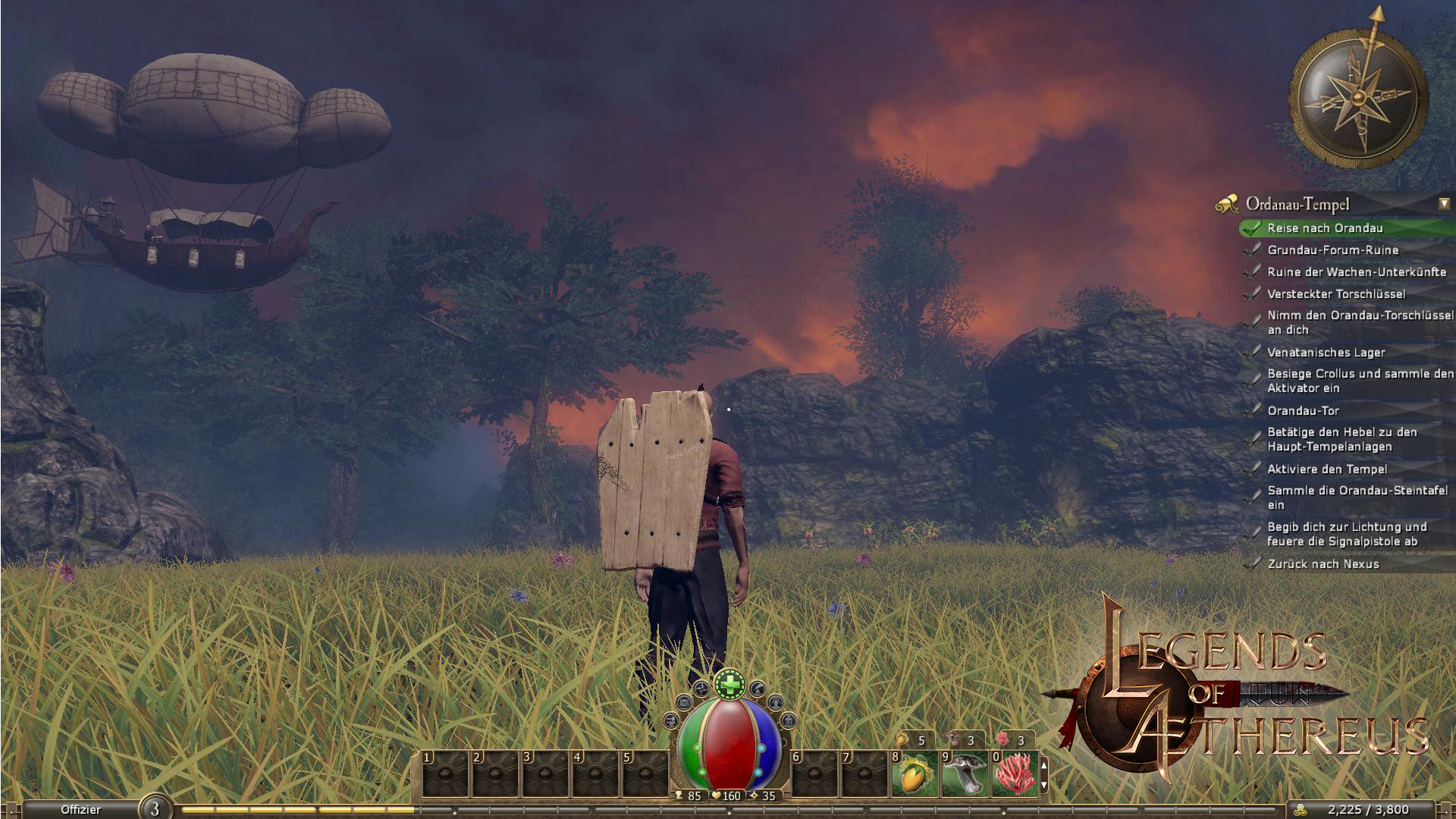Click the 'Ruine der Wachen-Unterkünfte' objective
Viewport: 1456px width, 819px height.
click(1356, 272)
